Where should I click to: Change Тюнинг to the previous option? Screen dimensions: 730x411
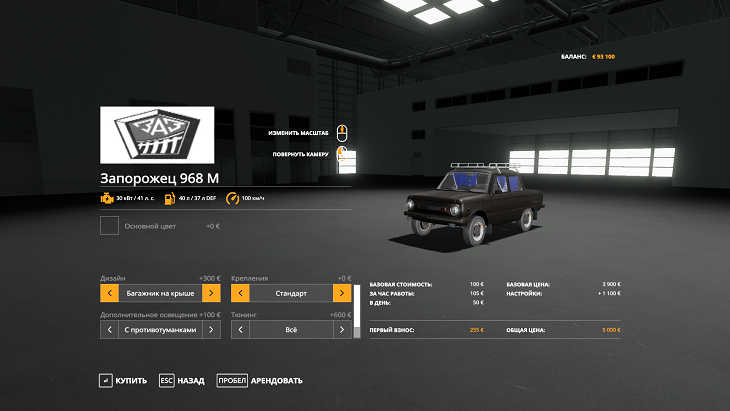(x=240, y=328)
